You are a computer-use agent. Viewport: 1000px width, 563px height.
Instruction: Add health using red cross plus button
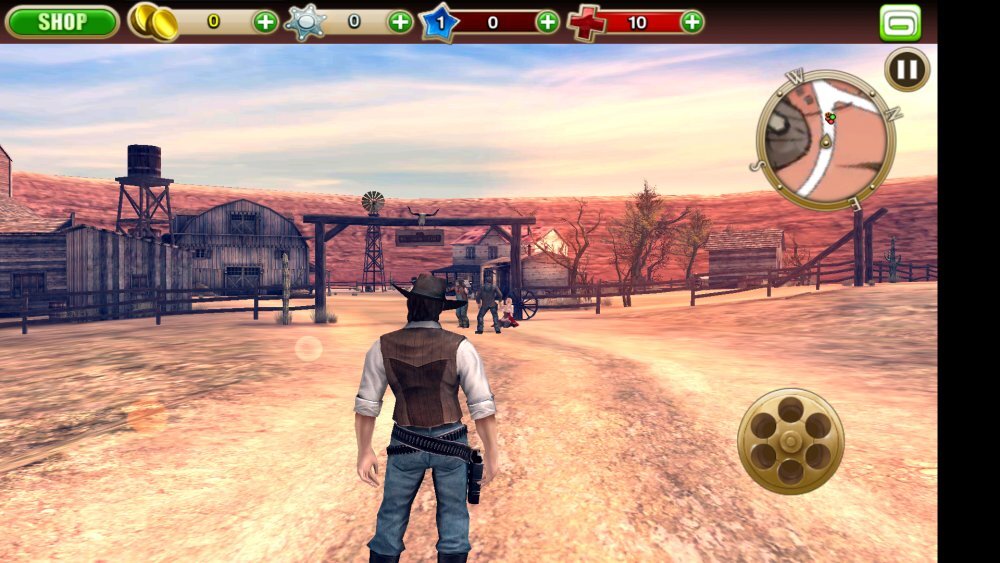point(691,21)
